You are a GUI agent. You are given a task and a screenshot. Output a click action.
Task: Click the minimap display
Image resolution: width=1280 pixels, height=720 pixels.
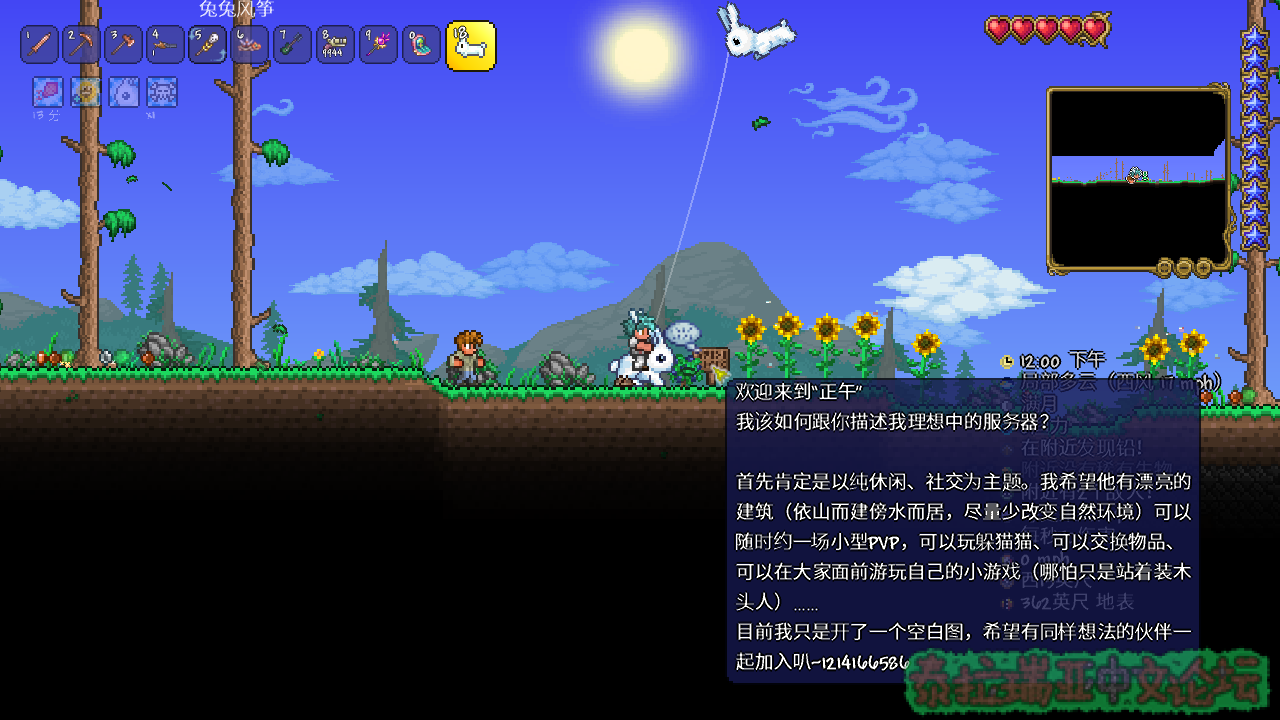click(x=1138, y=178)
